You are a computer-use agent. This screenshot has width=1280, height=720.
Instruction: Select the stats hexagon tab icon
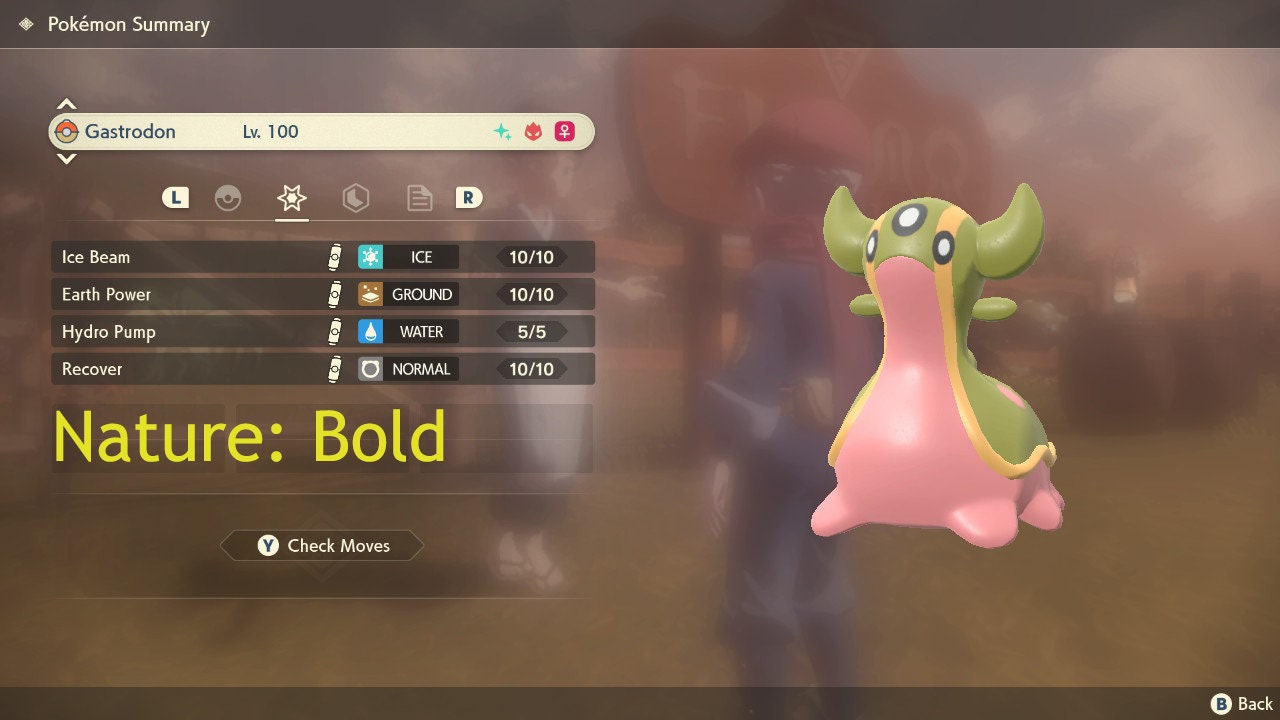(355, 198)
